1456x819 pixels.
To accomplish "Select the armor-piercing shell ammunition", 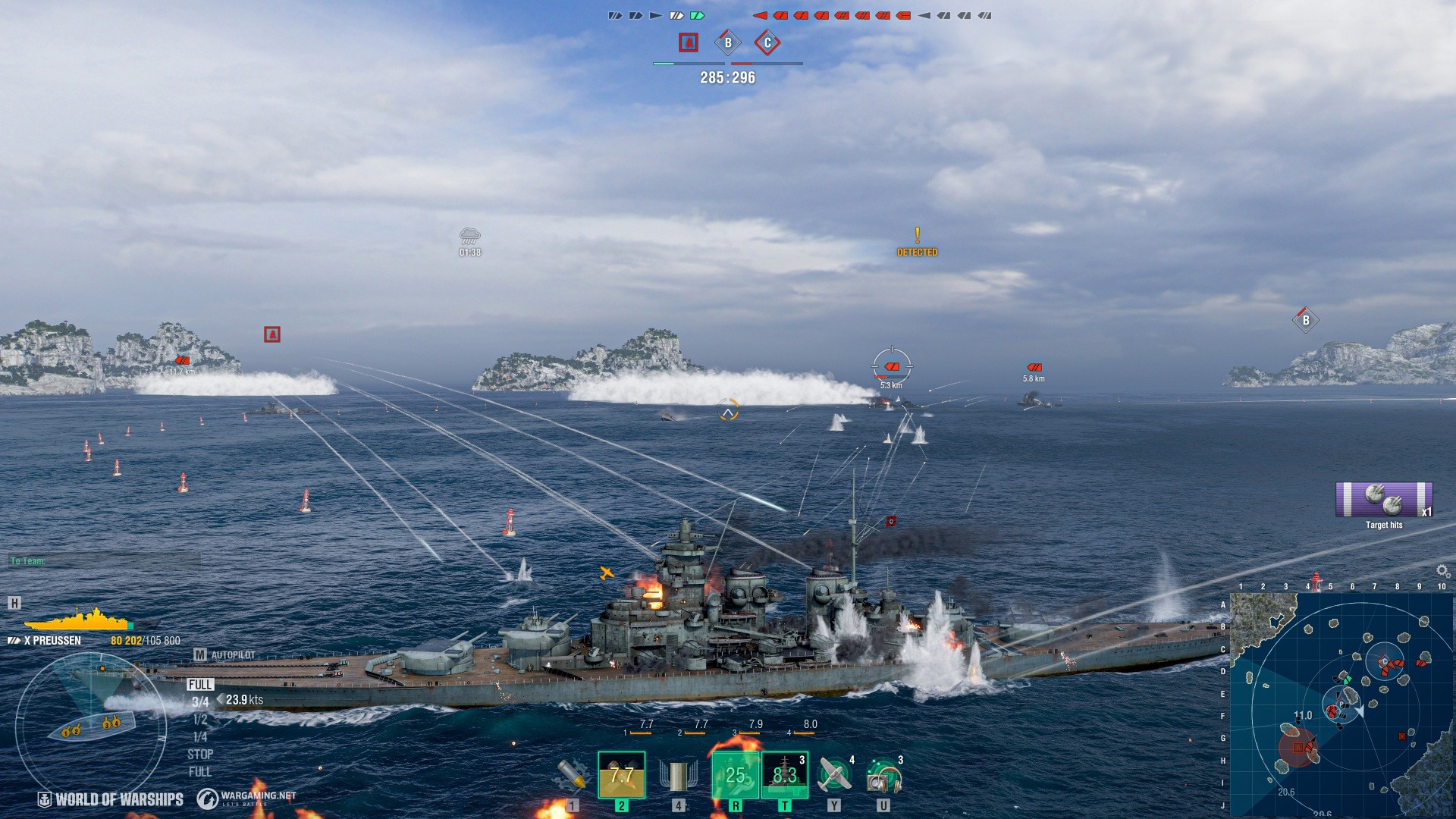I will [x=621, y=775].
